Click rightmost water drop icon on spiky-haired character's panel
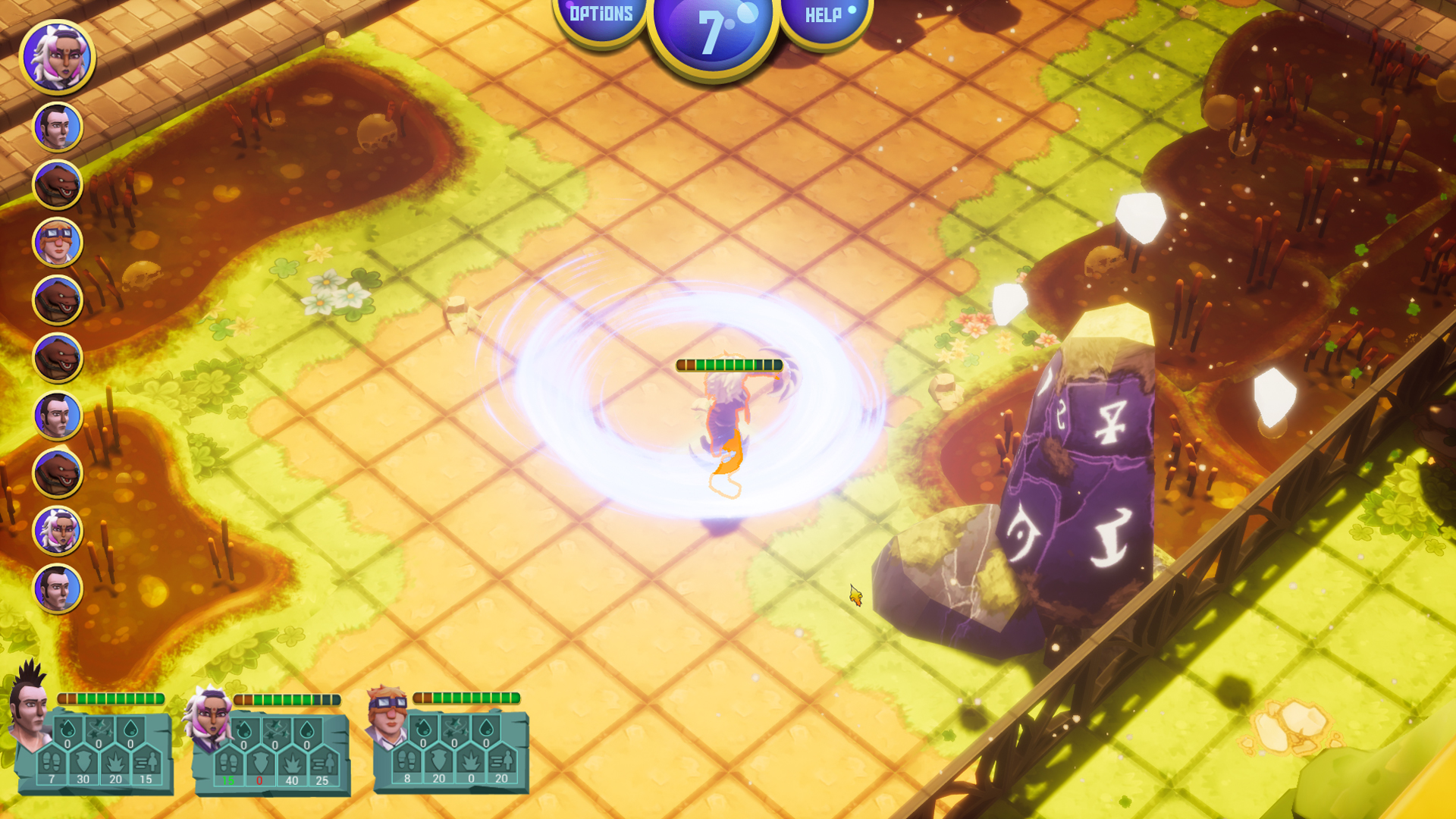 pos(130,728)
